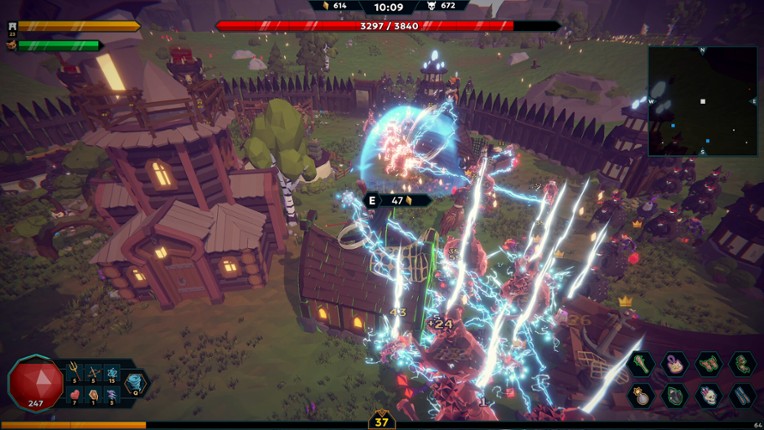Click the red gem showing 247

[36, 385]
